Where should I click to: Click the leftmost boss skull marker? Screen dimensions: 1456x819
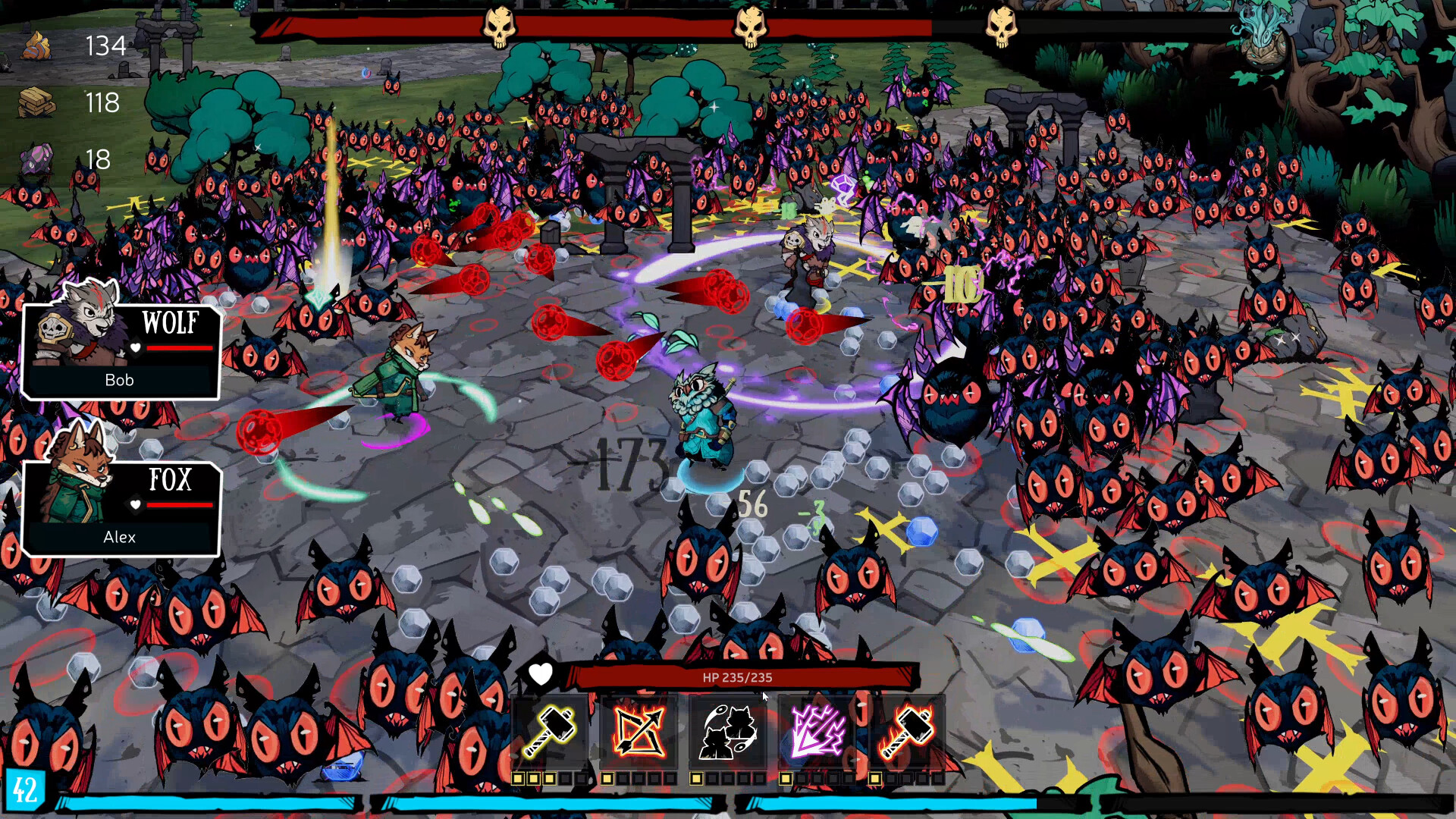coord(498,23)
